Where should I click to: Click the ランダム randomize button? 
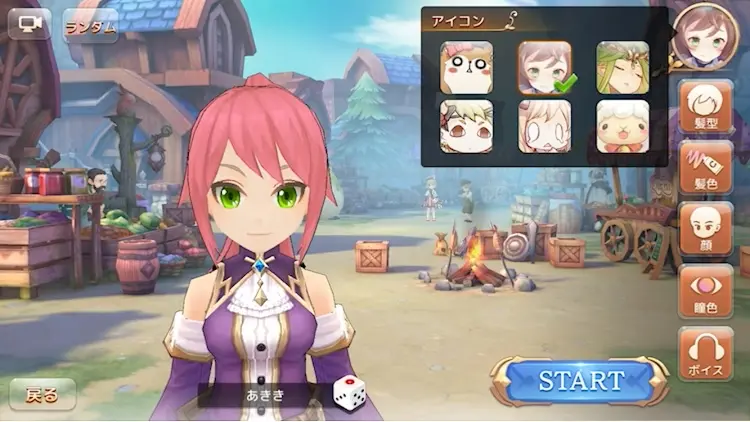click(90, 25)
